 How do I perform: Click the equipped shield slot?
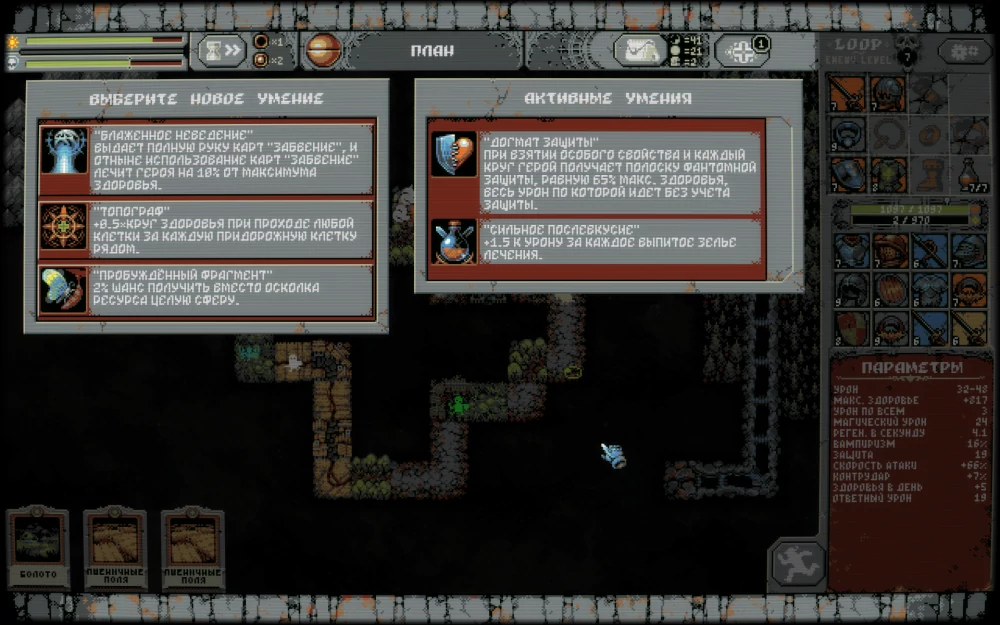(848, 174)
